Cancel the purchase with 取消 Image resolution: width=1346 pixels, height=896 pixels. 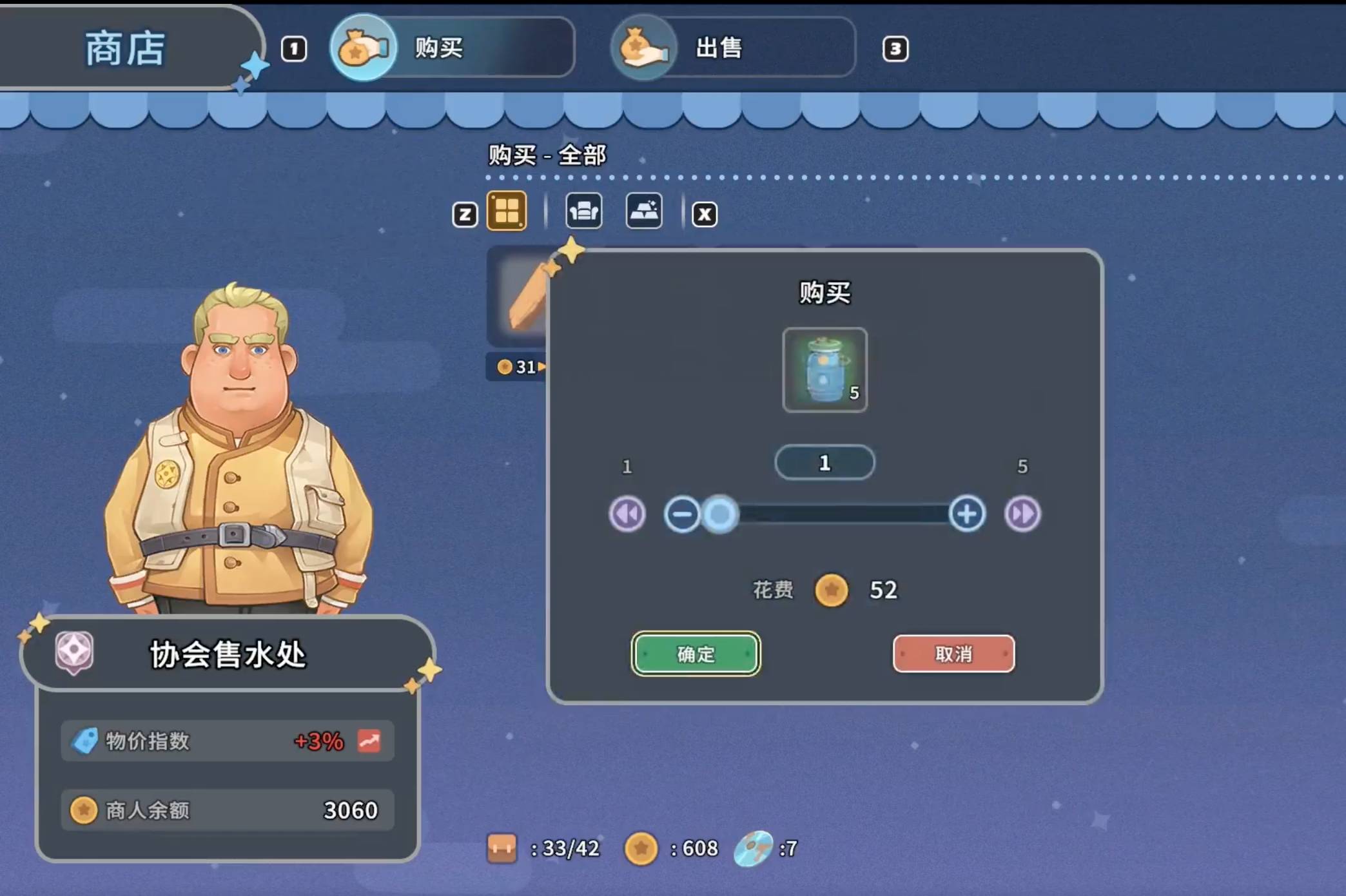[953, 654]
